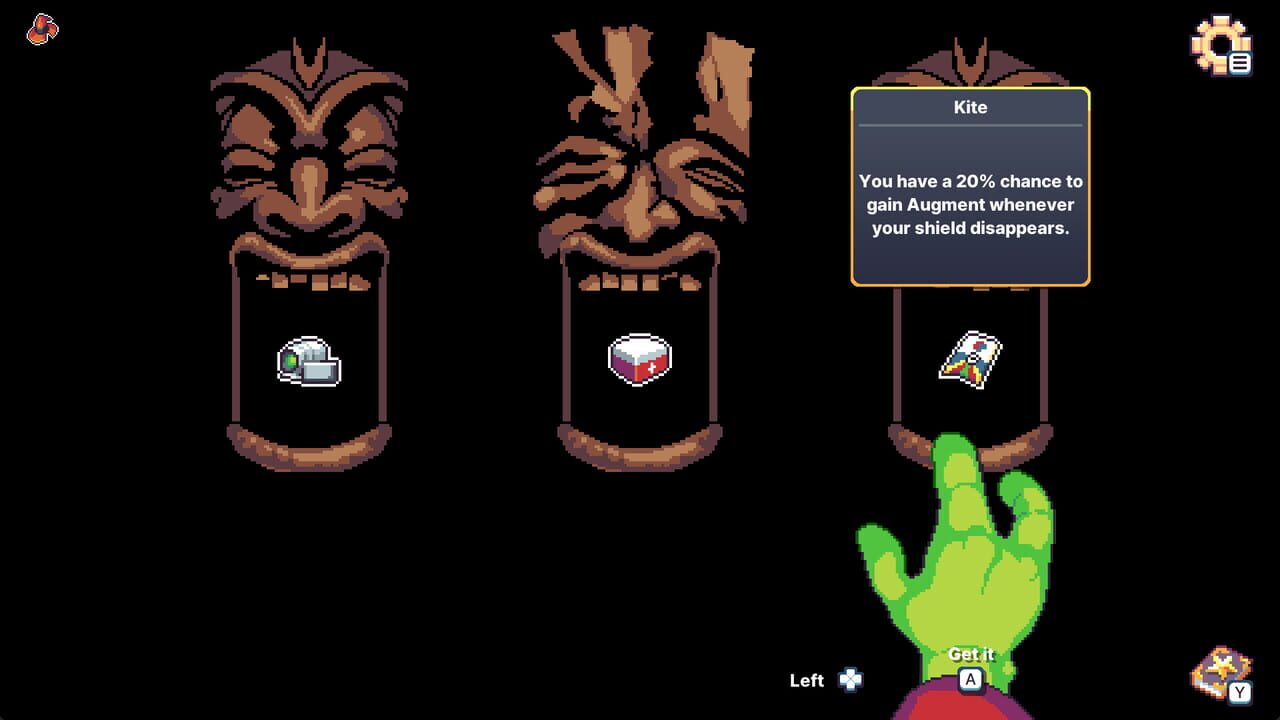This screenshot has width=1280, height=720.
Task: Pick the health cake item in the middle tiki
Action: coord(640,360)
